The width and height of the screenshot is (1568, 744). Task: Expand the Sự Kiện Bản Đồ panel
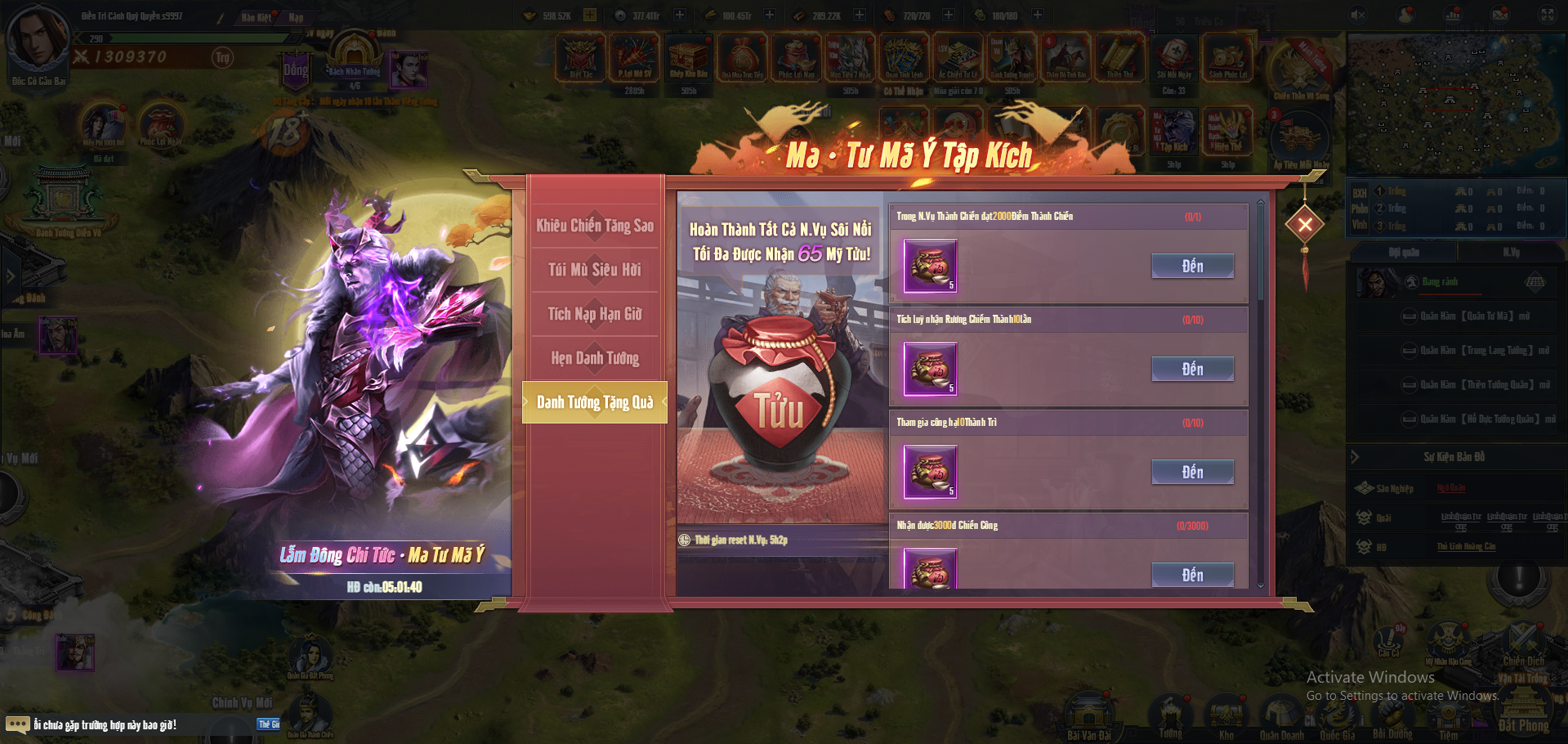point(1356,457)
